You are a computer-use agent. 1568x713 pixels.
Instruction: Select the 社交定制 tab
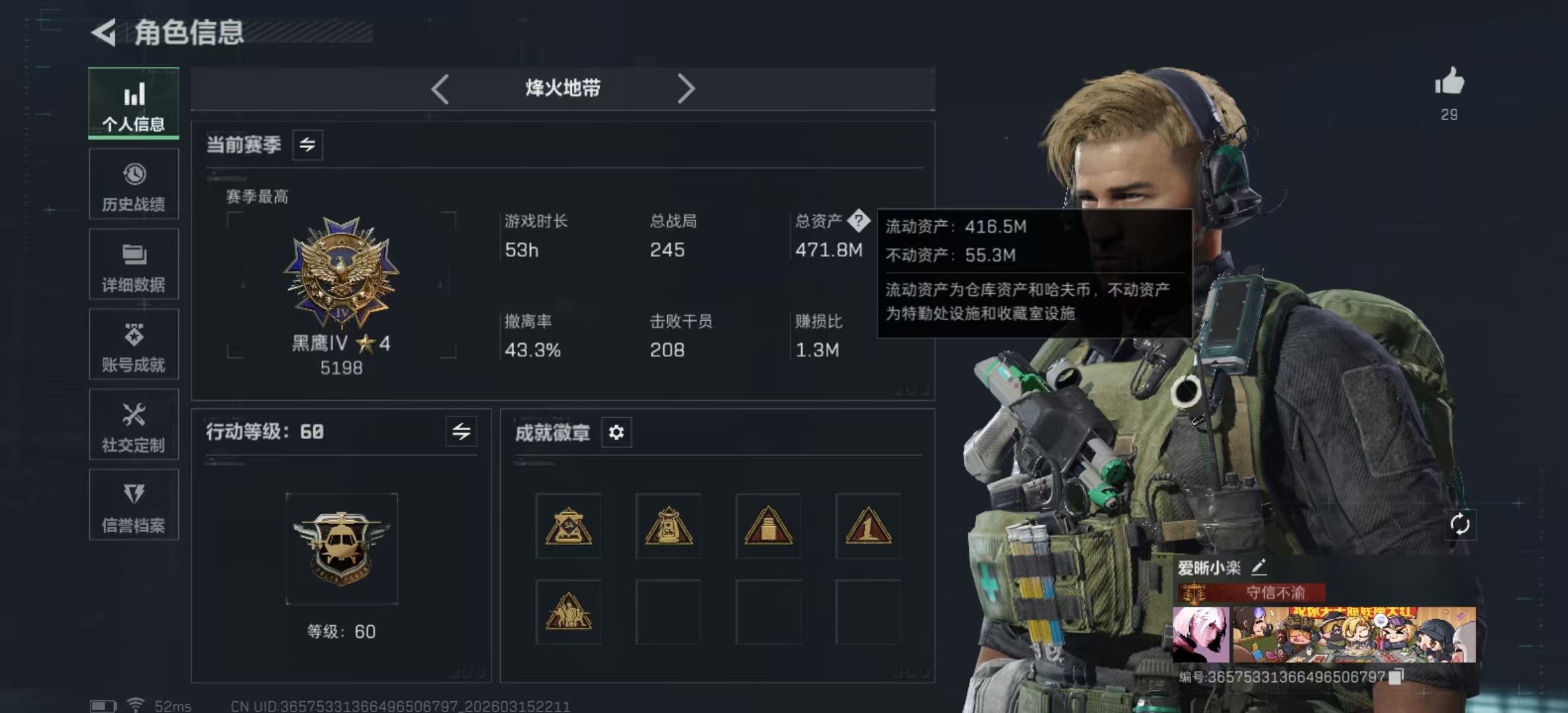[x=134, y=424]
